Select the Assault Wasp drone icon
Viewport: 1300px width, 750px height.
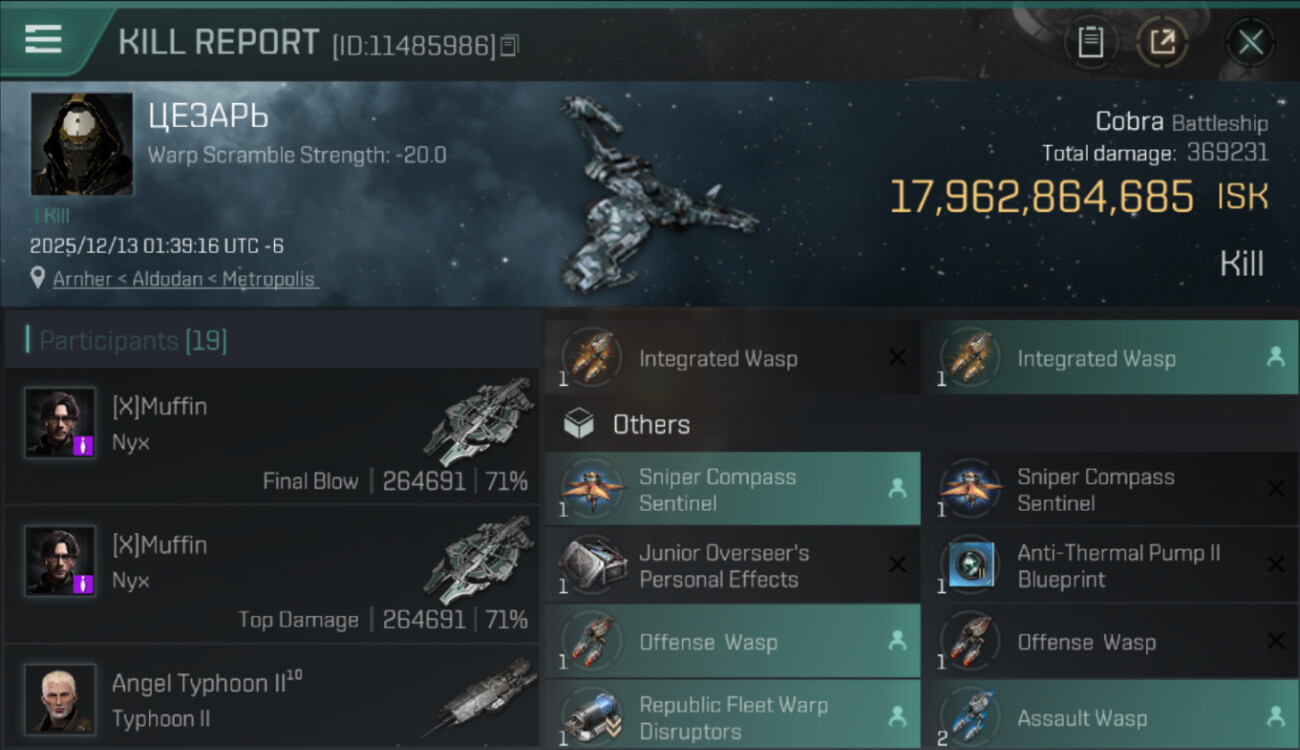pos(971,716)
